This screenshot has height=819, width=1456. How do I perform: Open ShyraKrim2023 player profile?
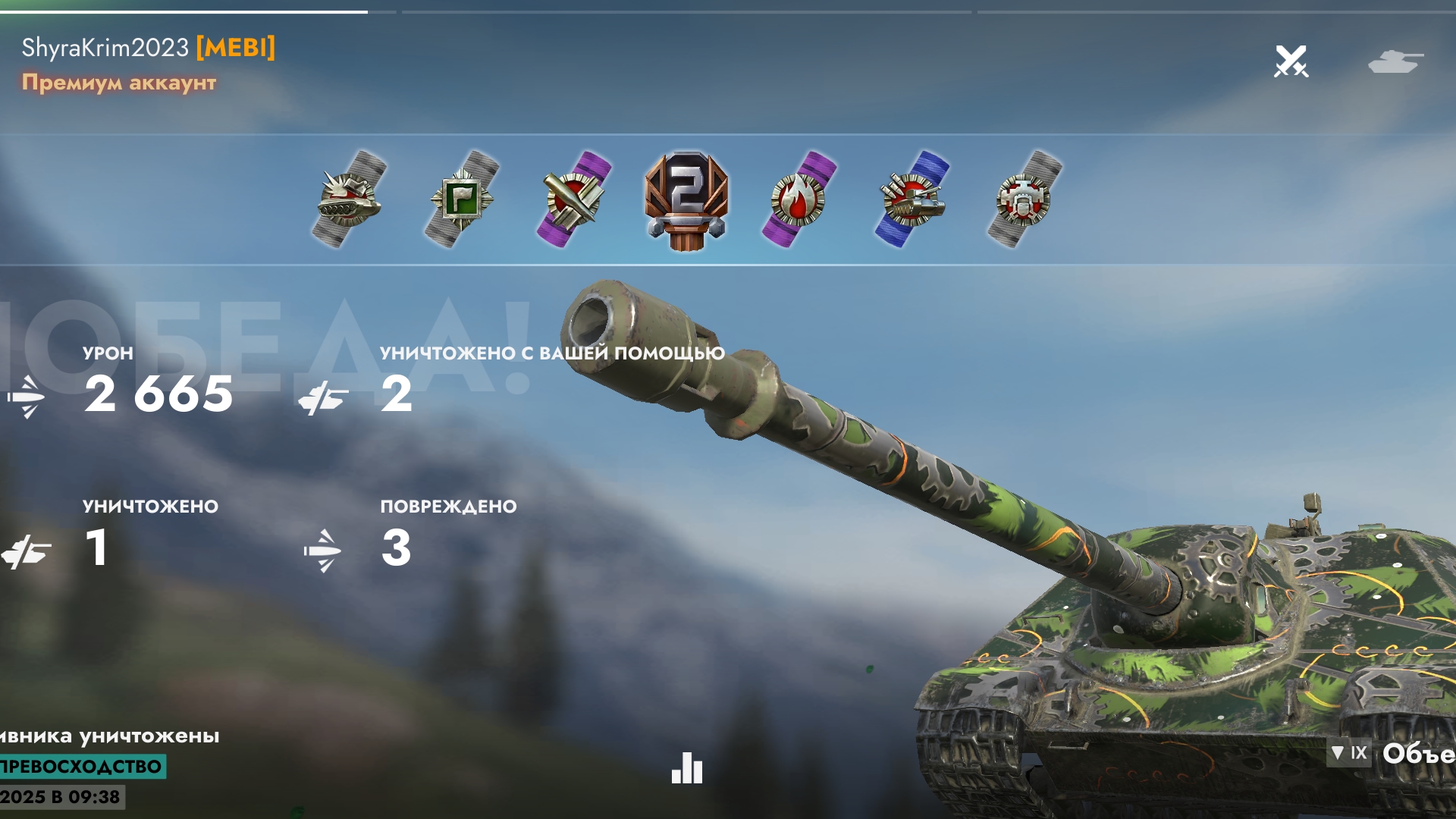click(x=105, y=48)
